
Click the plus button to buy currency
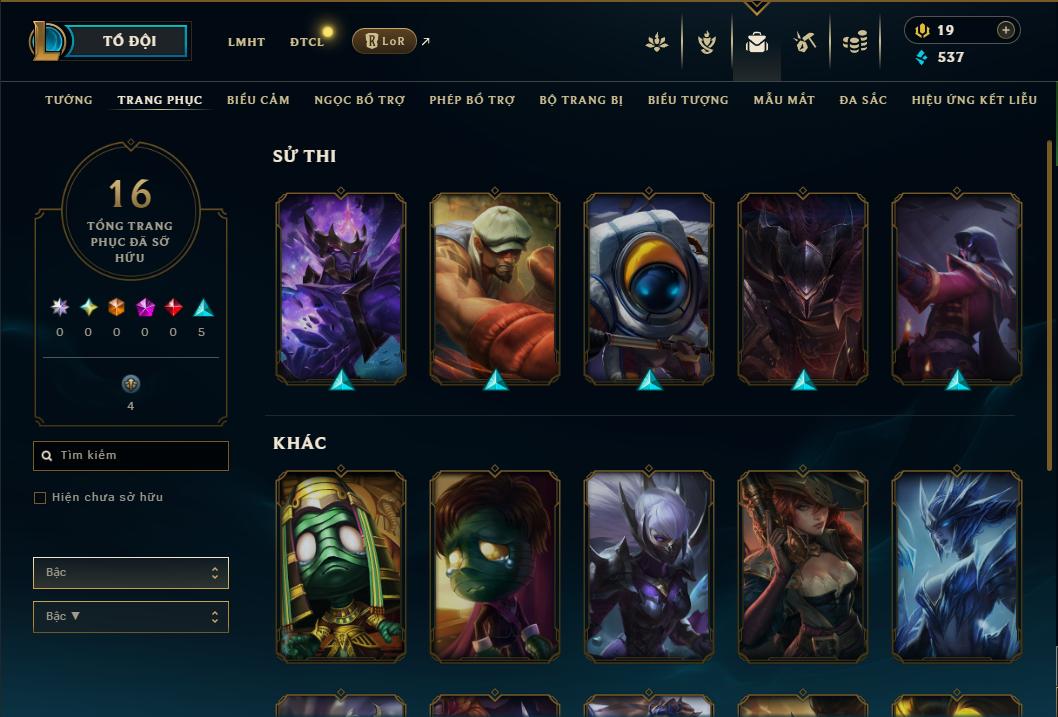point(1005,30)
